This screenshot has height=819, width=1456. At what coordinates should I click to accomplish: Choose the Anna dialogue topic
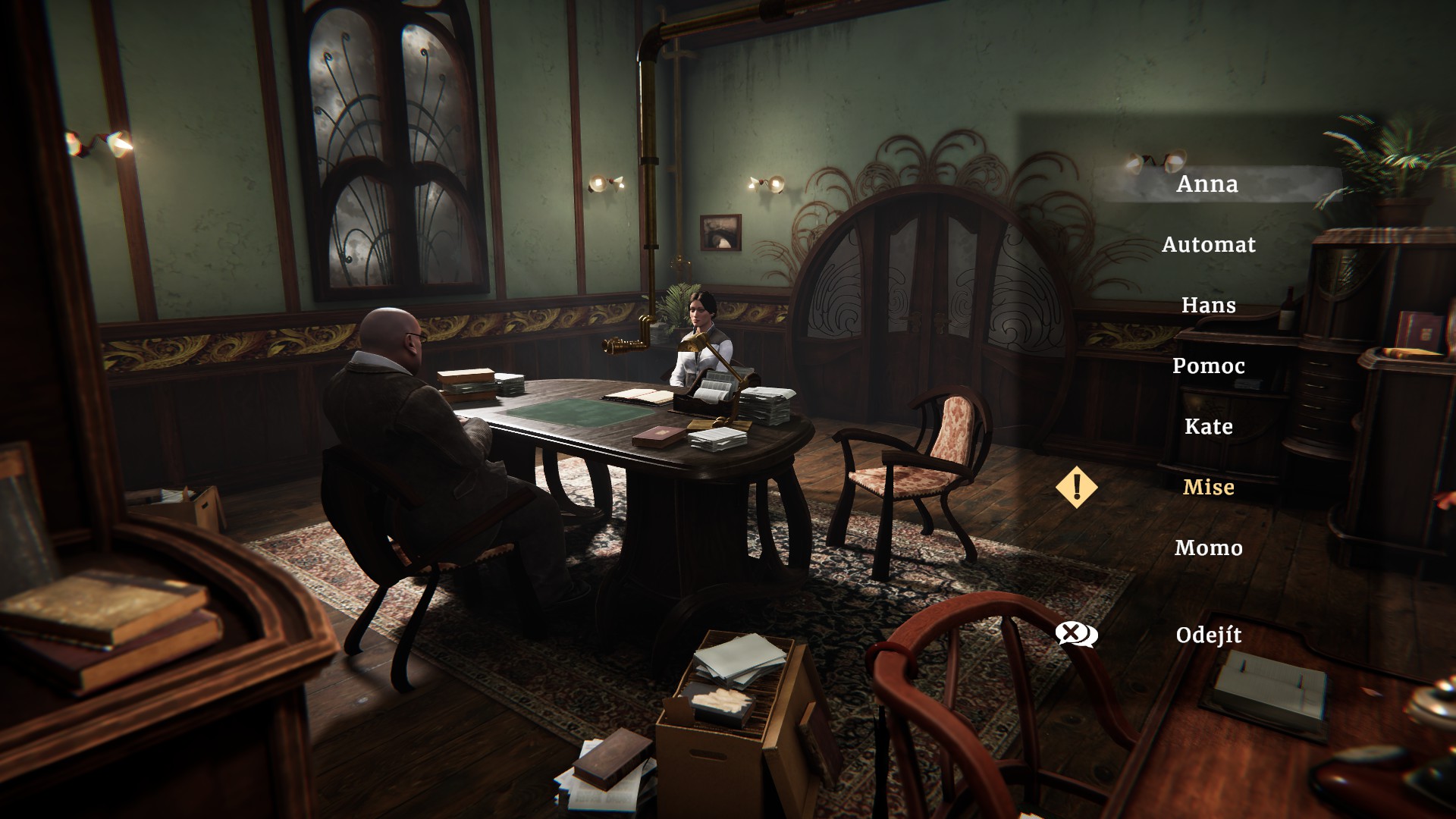(1207, 184)
